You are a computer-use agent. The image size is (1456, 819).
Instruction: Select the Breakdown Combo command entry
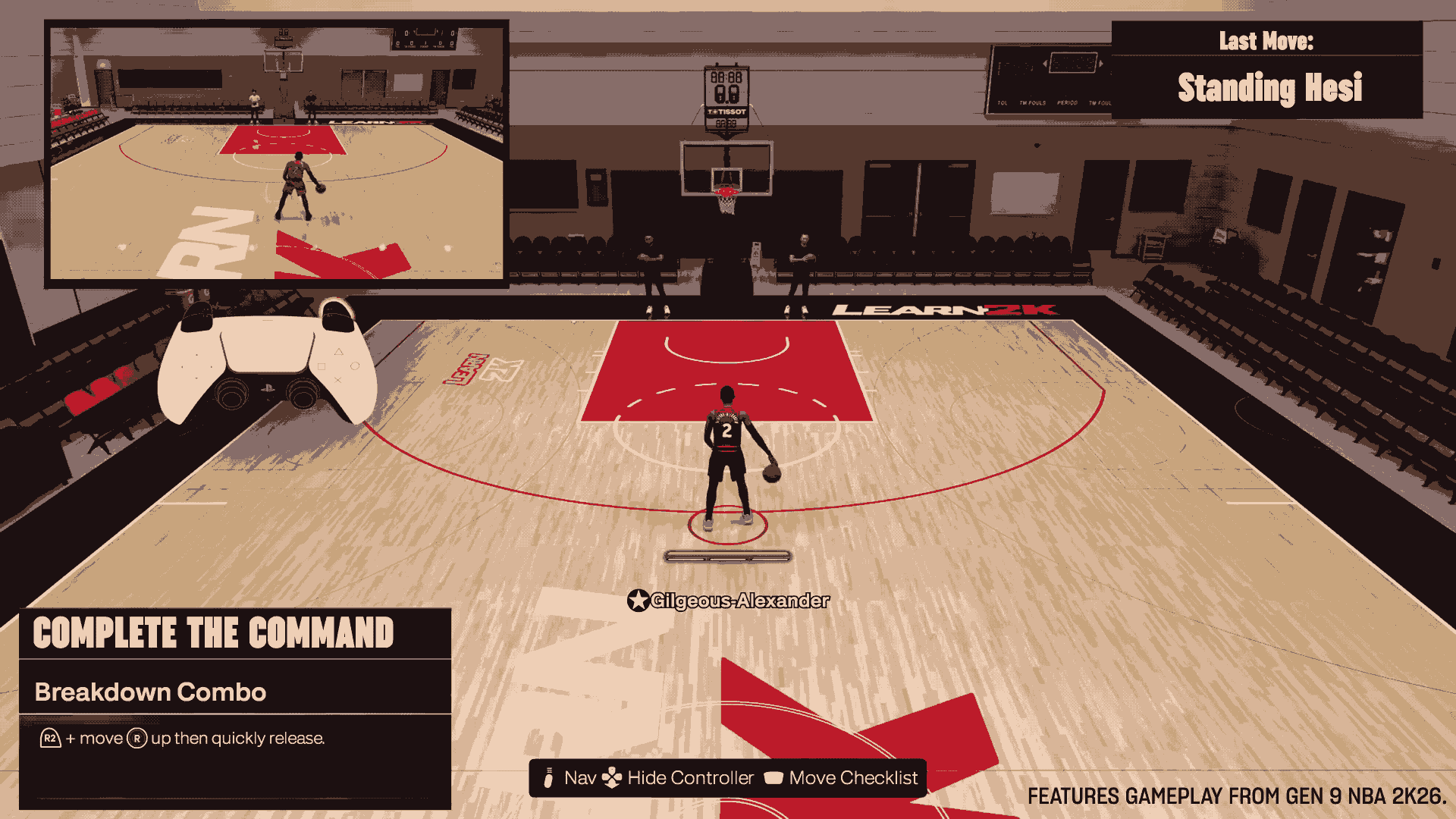[x=150, y=692]
